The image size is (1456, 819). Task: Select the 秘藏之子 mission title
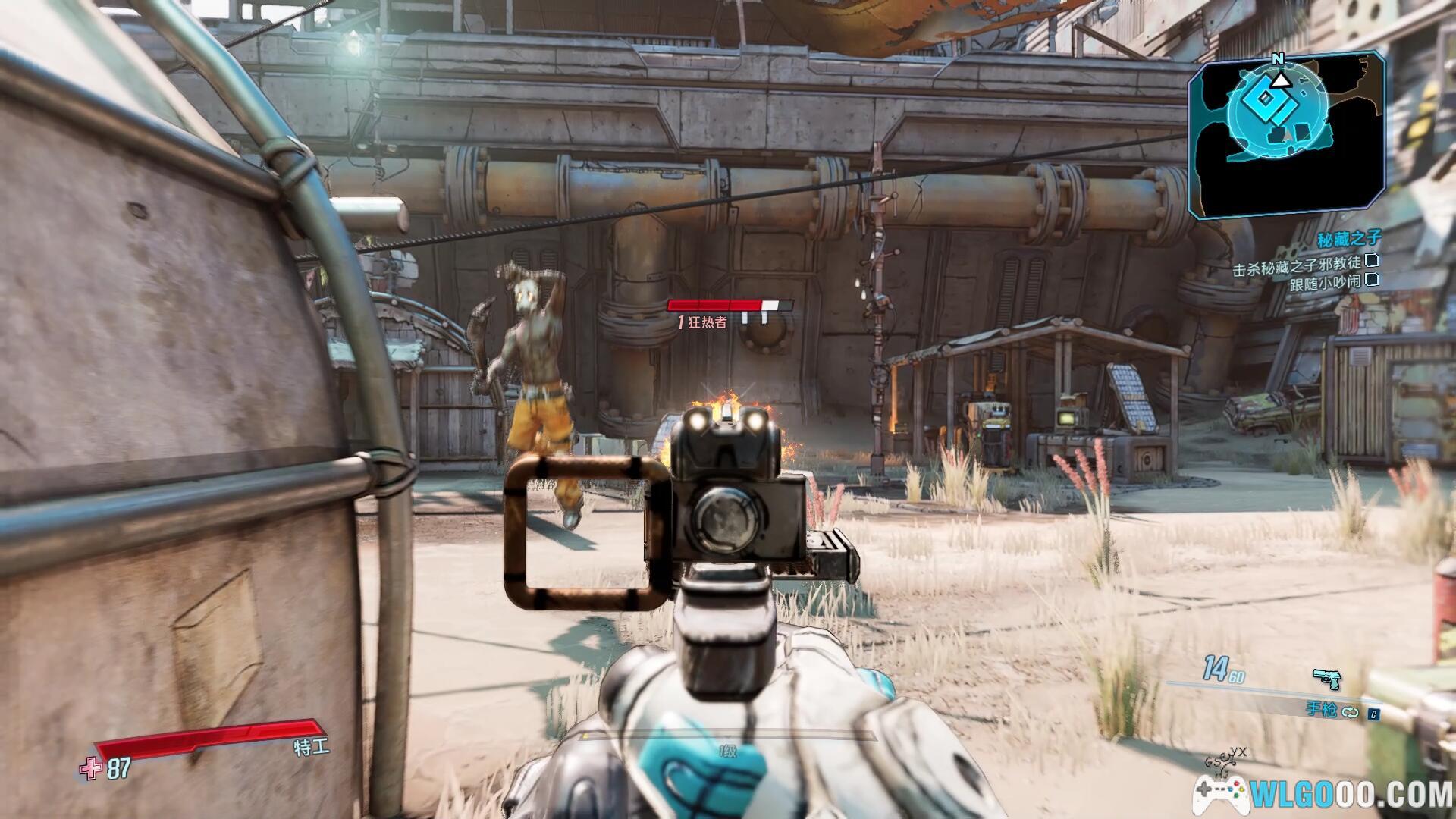click(x=1348, y=239)
